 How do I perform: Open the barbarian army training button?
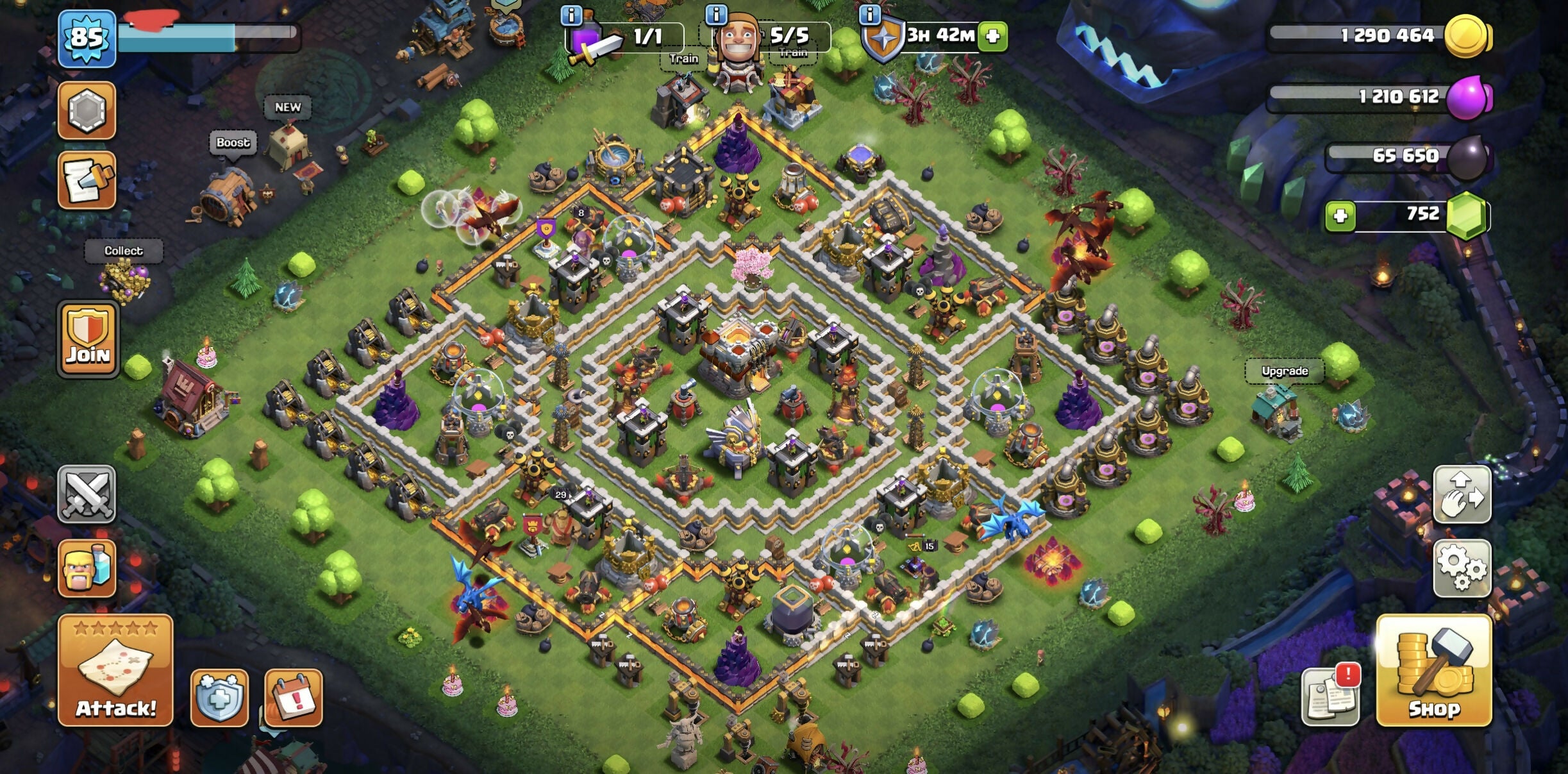[87, 568]
